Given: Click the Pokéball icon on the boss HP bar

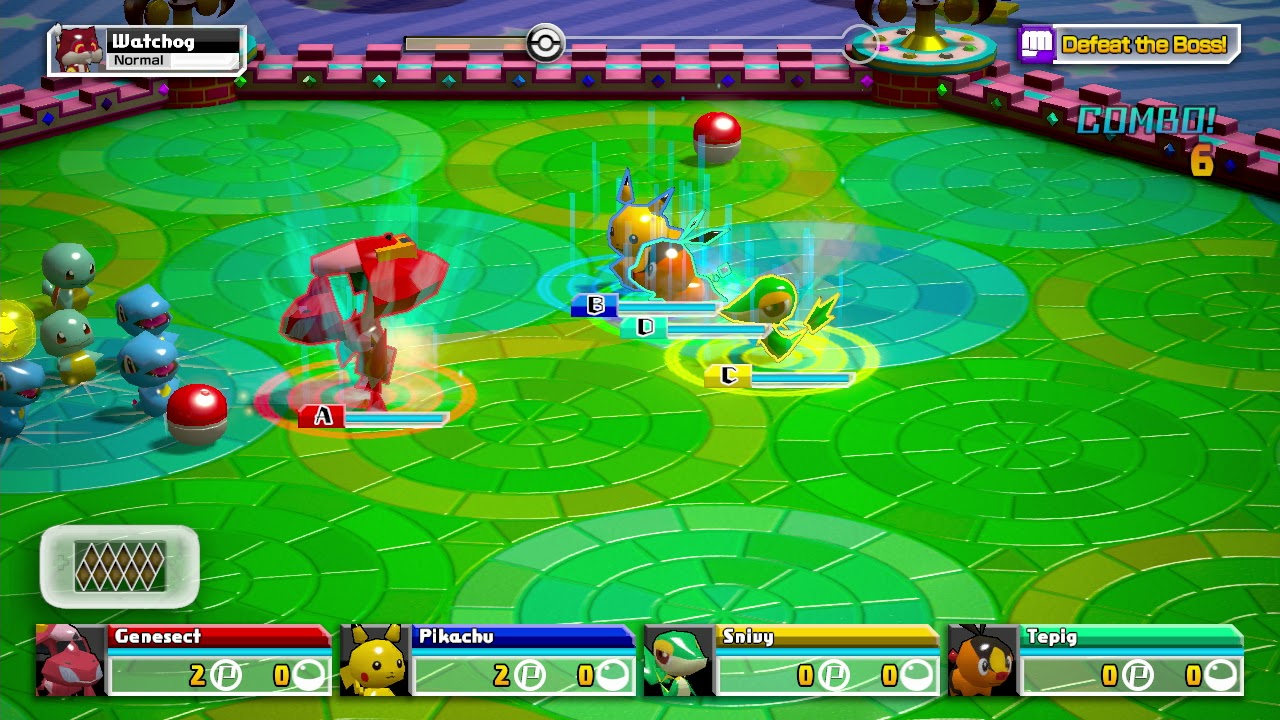Looking at the screenshot, I should click(x=544, y=43).
